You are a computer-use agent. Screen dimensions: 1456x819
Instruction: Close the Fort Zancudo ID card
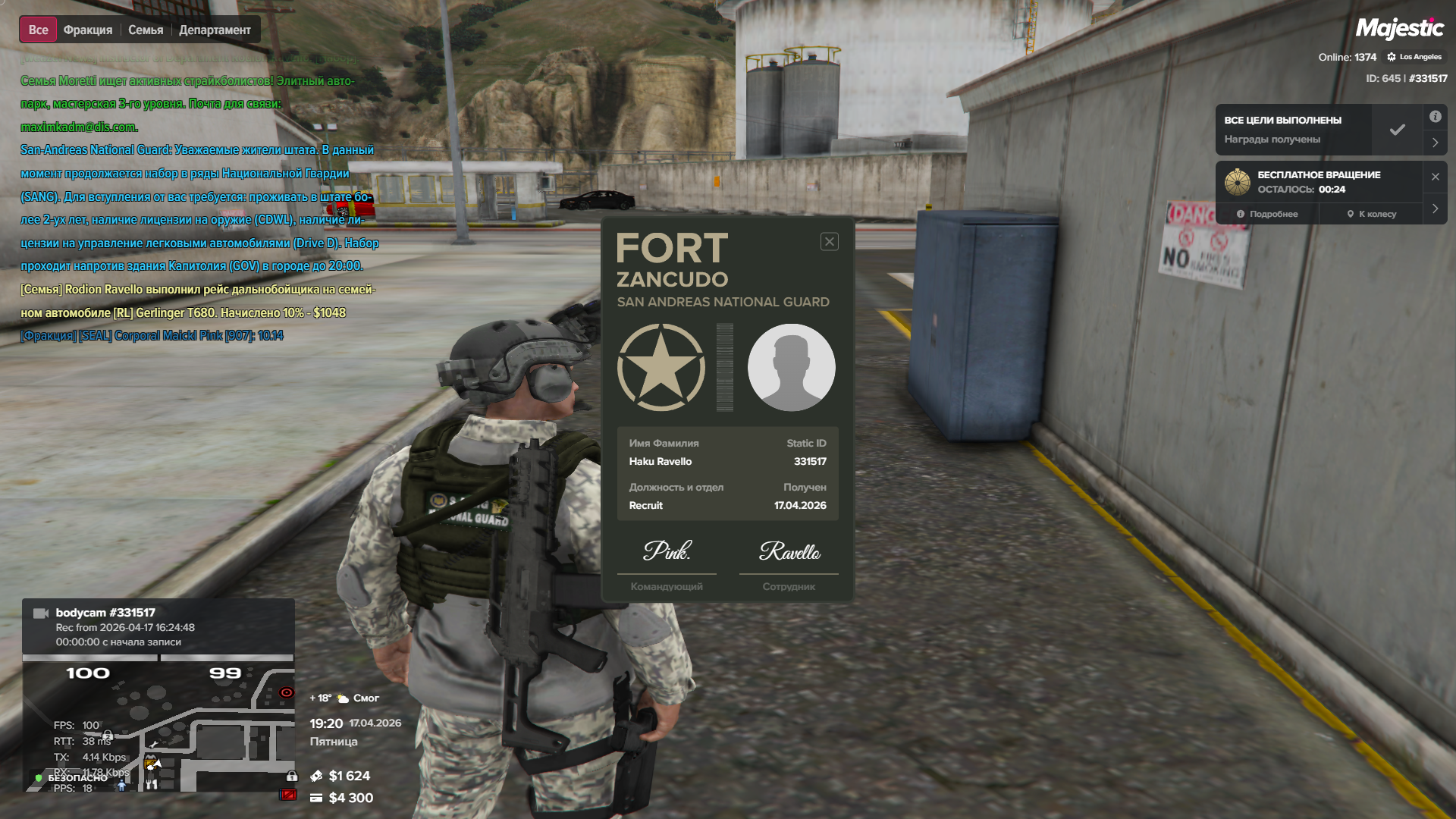tap(830, 242)
